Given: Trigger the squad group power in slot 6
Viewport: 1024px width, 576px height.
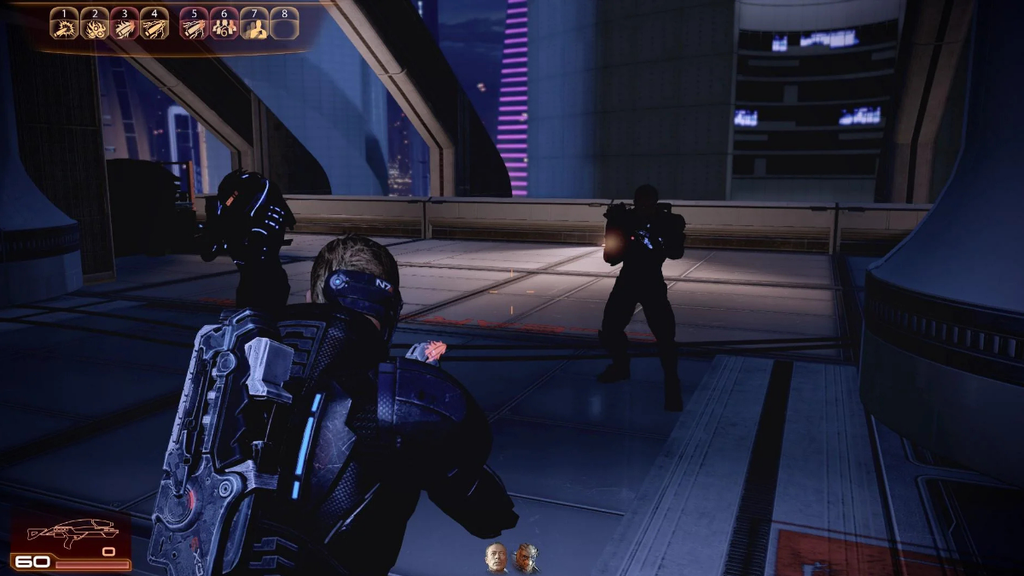Looking at the screenshot, I should coord(224,25).
